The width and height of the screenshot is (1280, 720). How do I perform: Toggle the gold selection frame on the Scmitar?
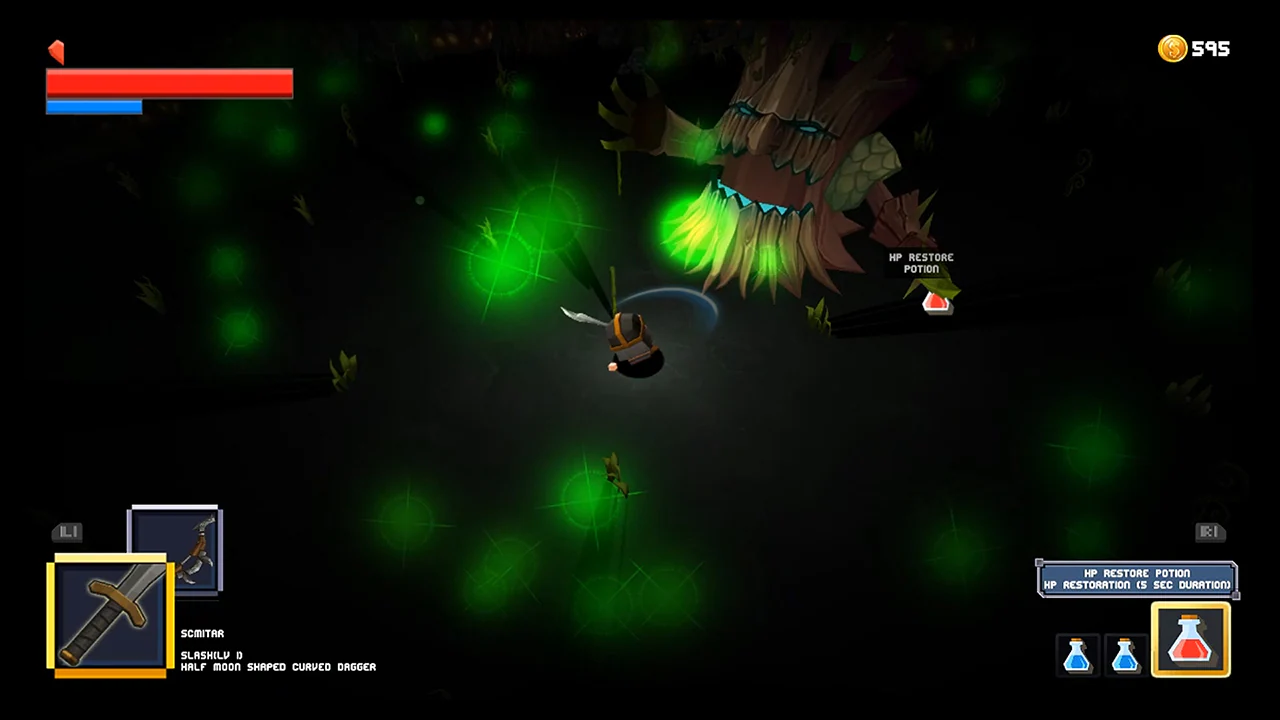(108, 613)
